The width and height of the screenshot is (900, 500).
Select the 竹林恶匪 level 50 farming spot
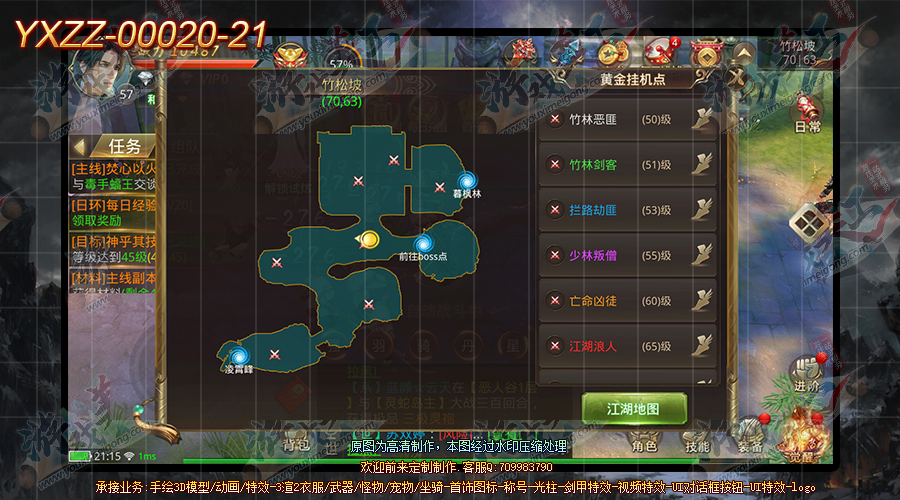click(628, 120)
